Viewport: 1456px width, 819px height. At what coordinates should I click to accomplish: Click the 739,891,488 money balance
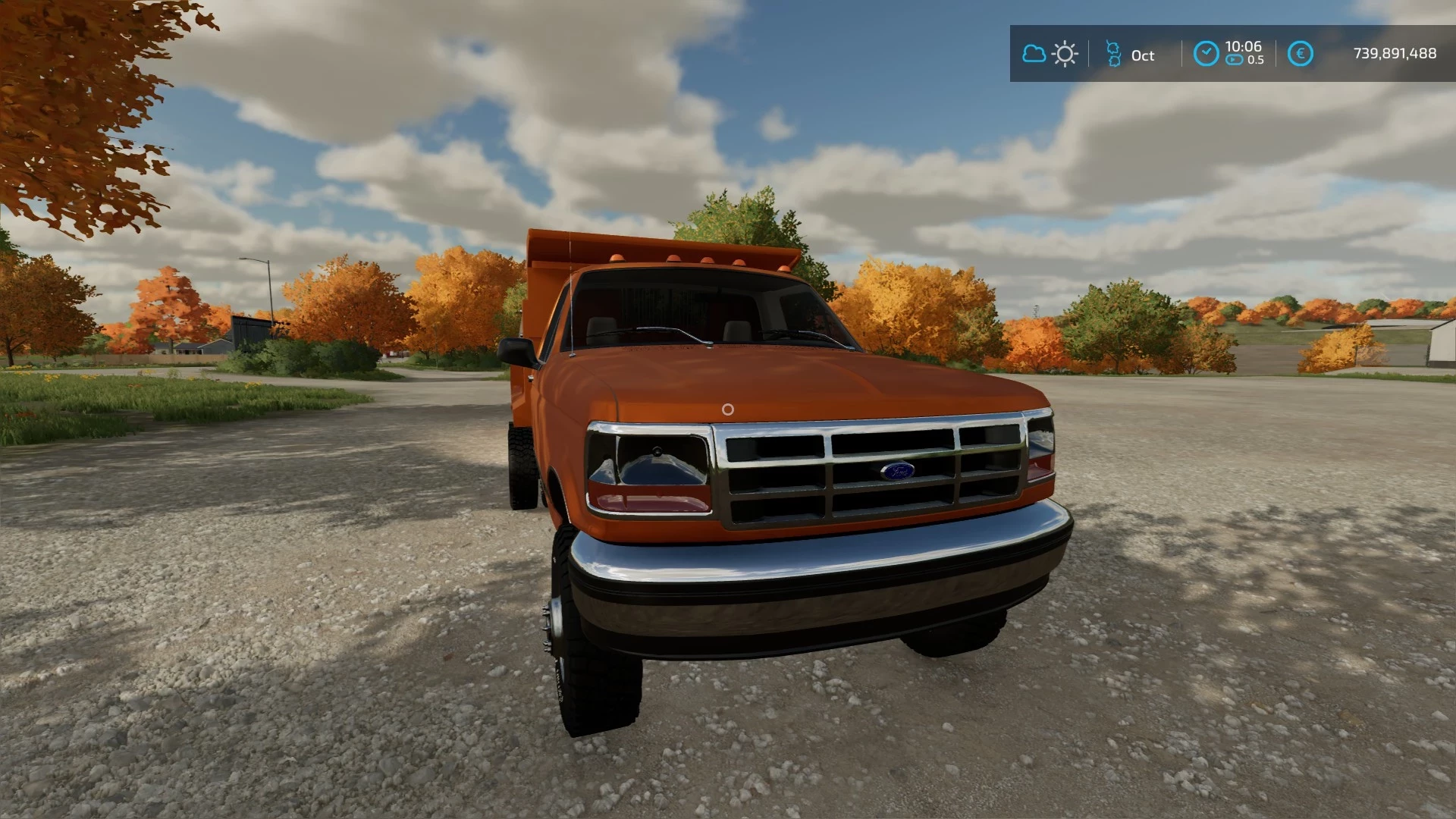click(1394, 53)
